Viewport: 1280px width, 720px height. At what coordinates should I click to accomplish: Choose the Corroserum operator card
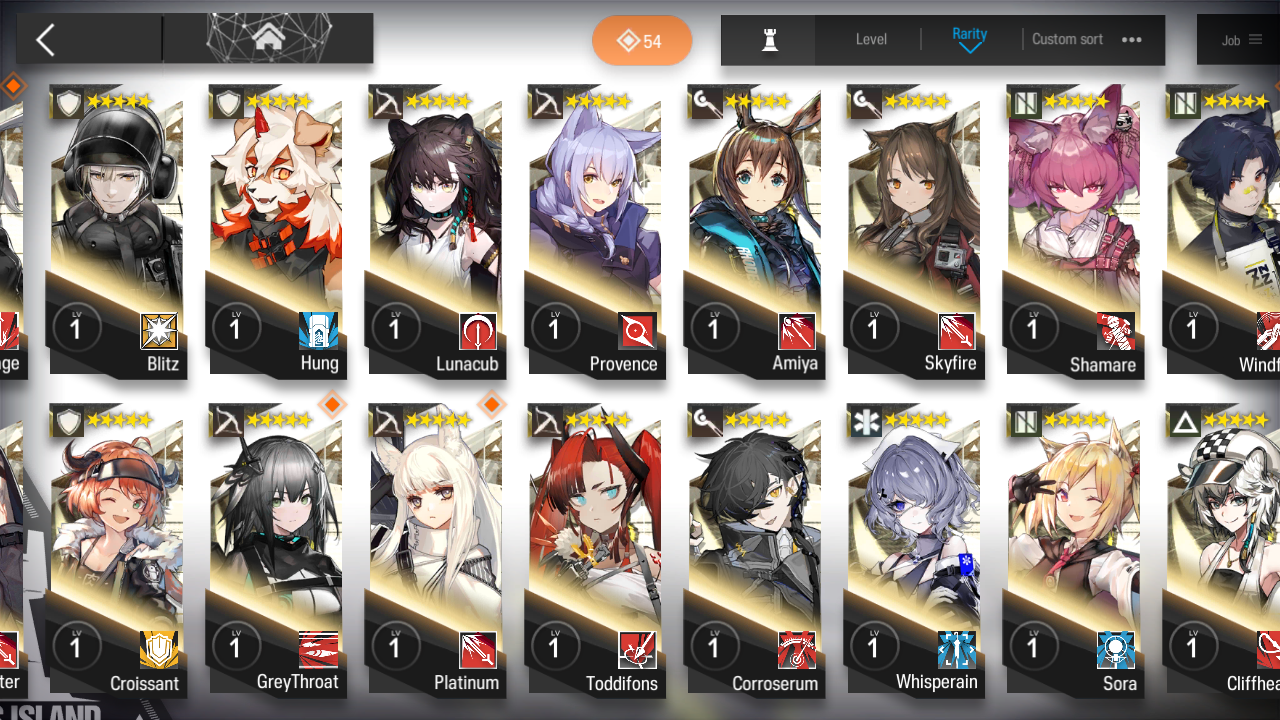pos(755,550)
